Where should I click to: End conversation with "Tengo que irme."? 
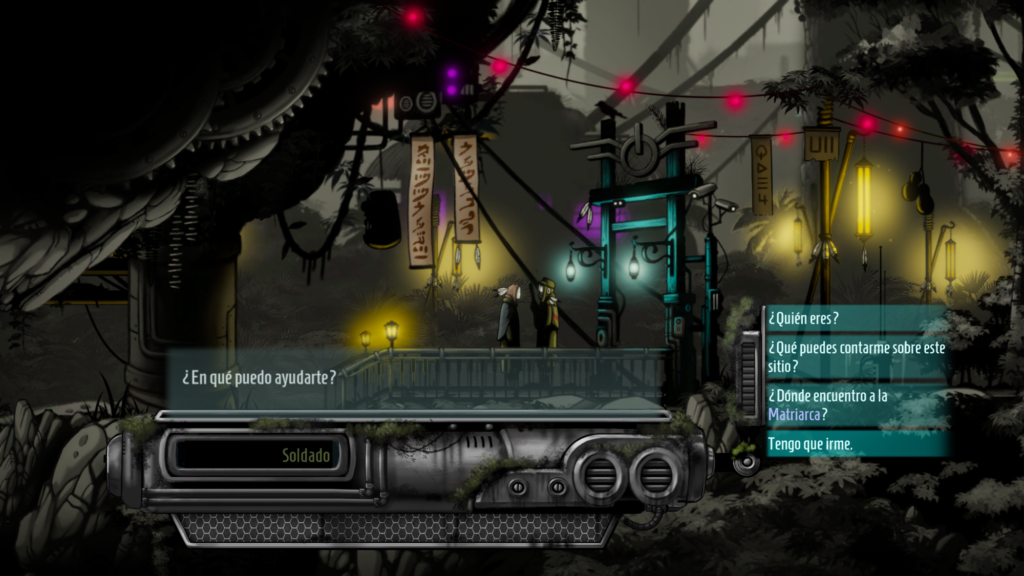point(811,444)
